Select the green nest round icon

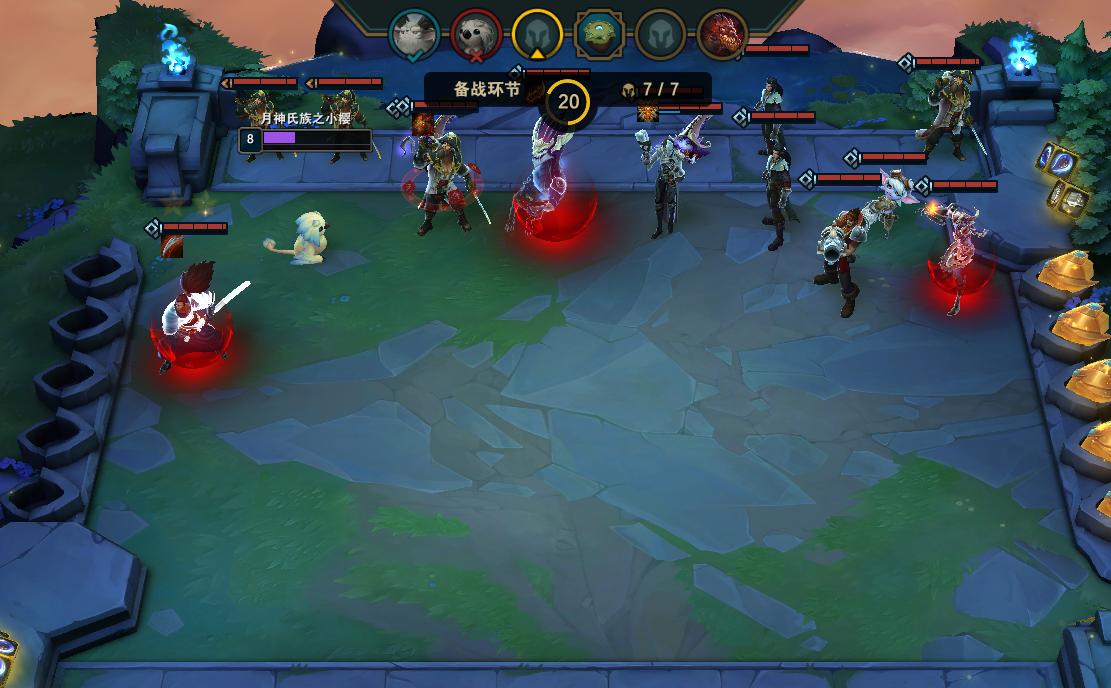tap(599, 34)
